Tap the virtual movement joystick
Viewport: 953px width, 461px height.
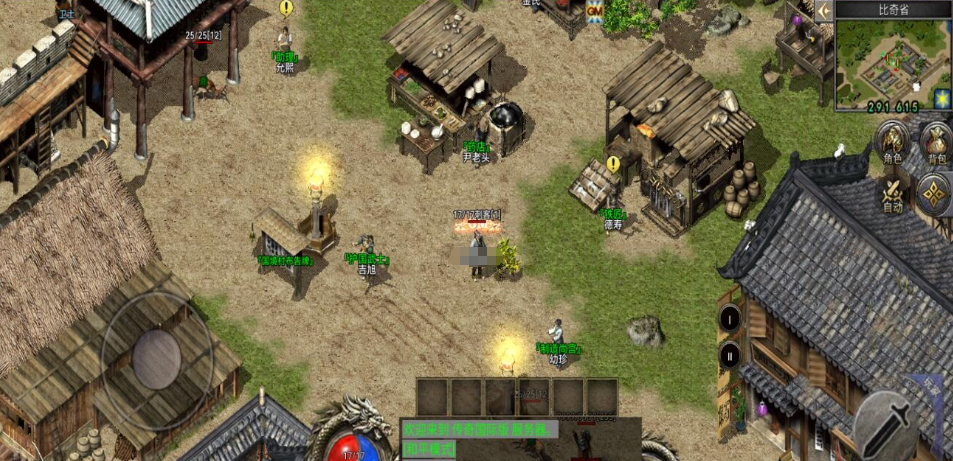pos(158,348)
